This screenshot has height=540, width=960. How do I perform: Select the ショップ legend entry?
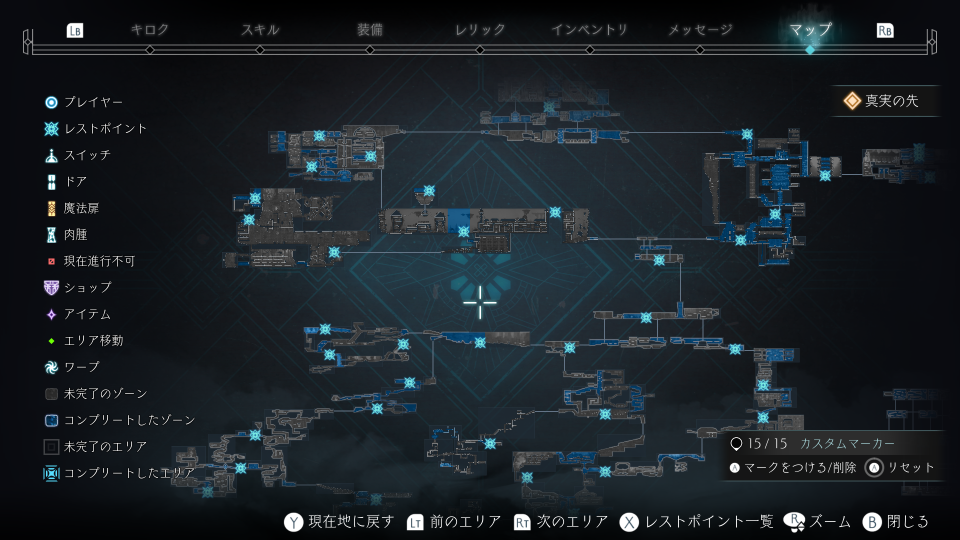[87, 288]
